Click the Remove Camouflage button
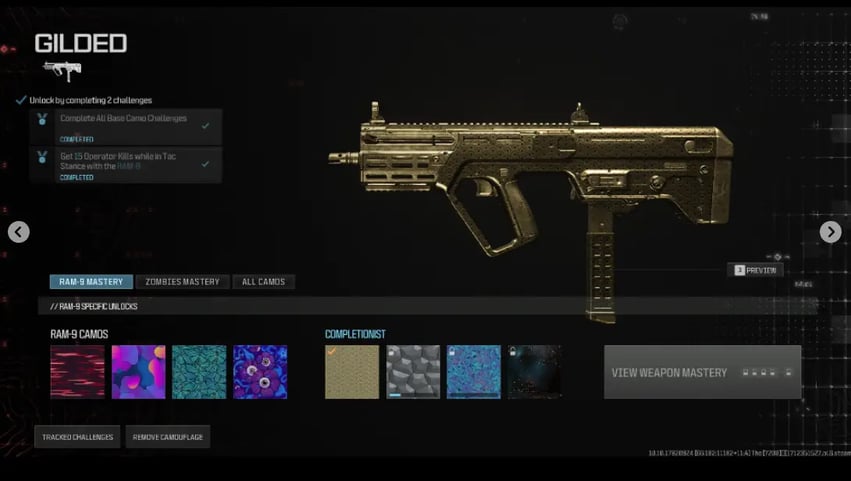The height and width of the screenshot is (481, 851). 168,437
